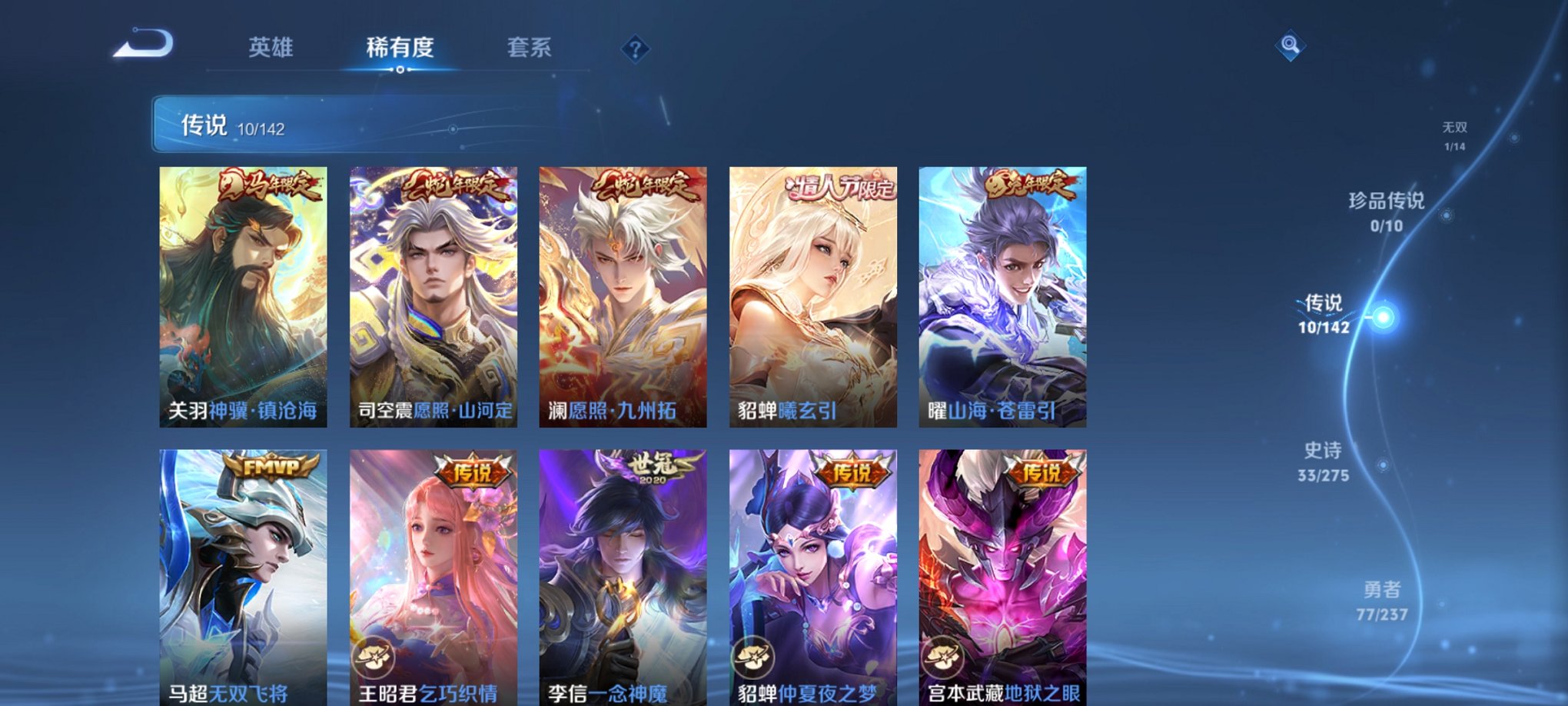Switch to the 英雄 tab
The height and width of the screenshot is (706, 1568).
271,48
